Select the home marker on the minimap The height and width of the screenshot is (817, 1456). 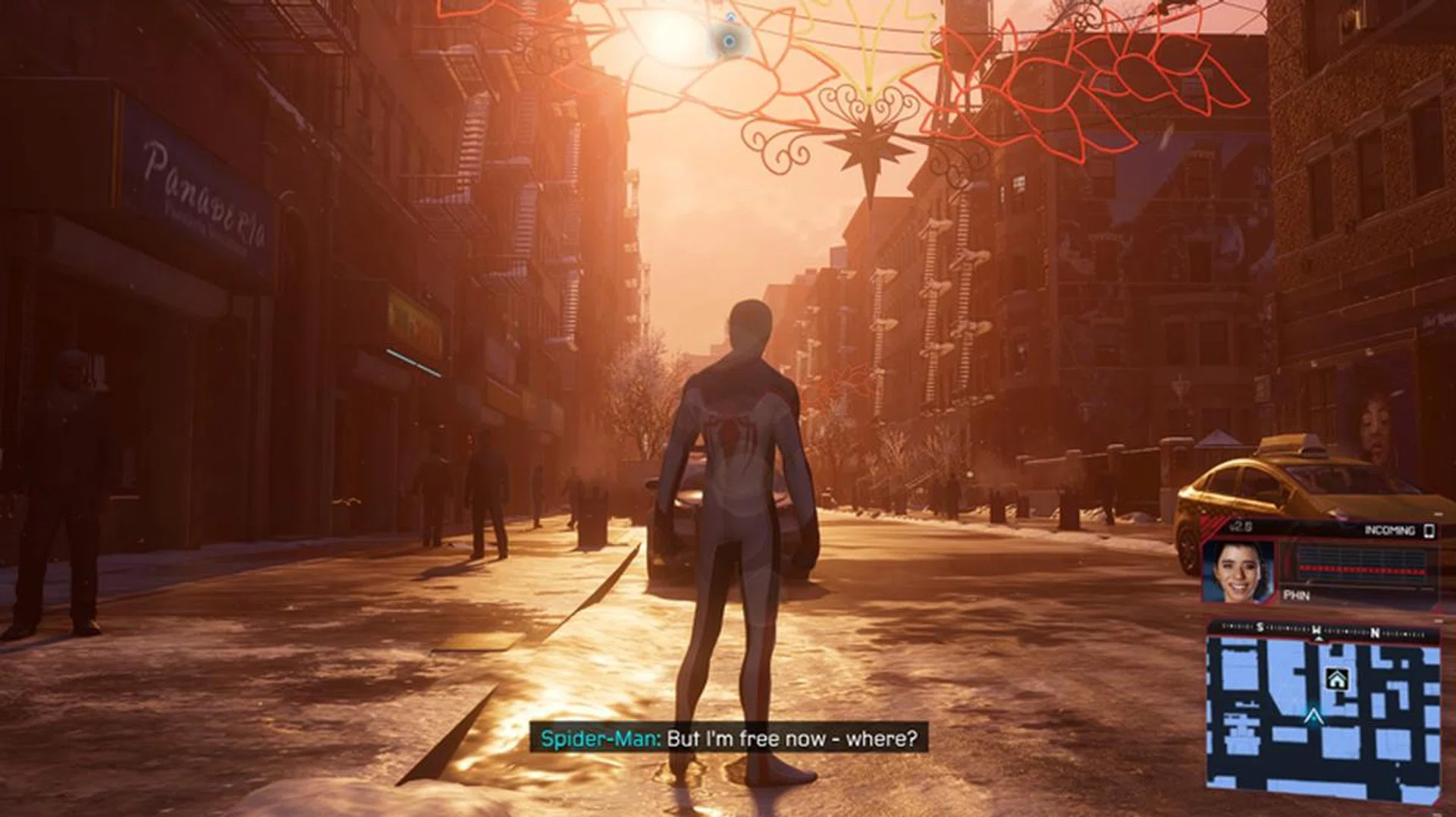point(1336,679)
